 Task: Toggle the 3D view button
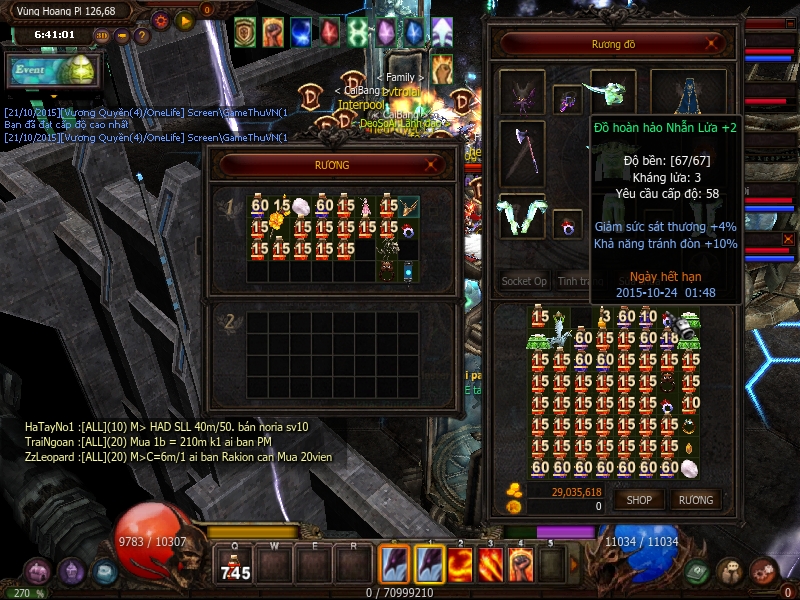tap(102, 36)
